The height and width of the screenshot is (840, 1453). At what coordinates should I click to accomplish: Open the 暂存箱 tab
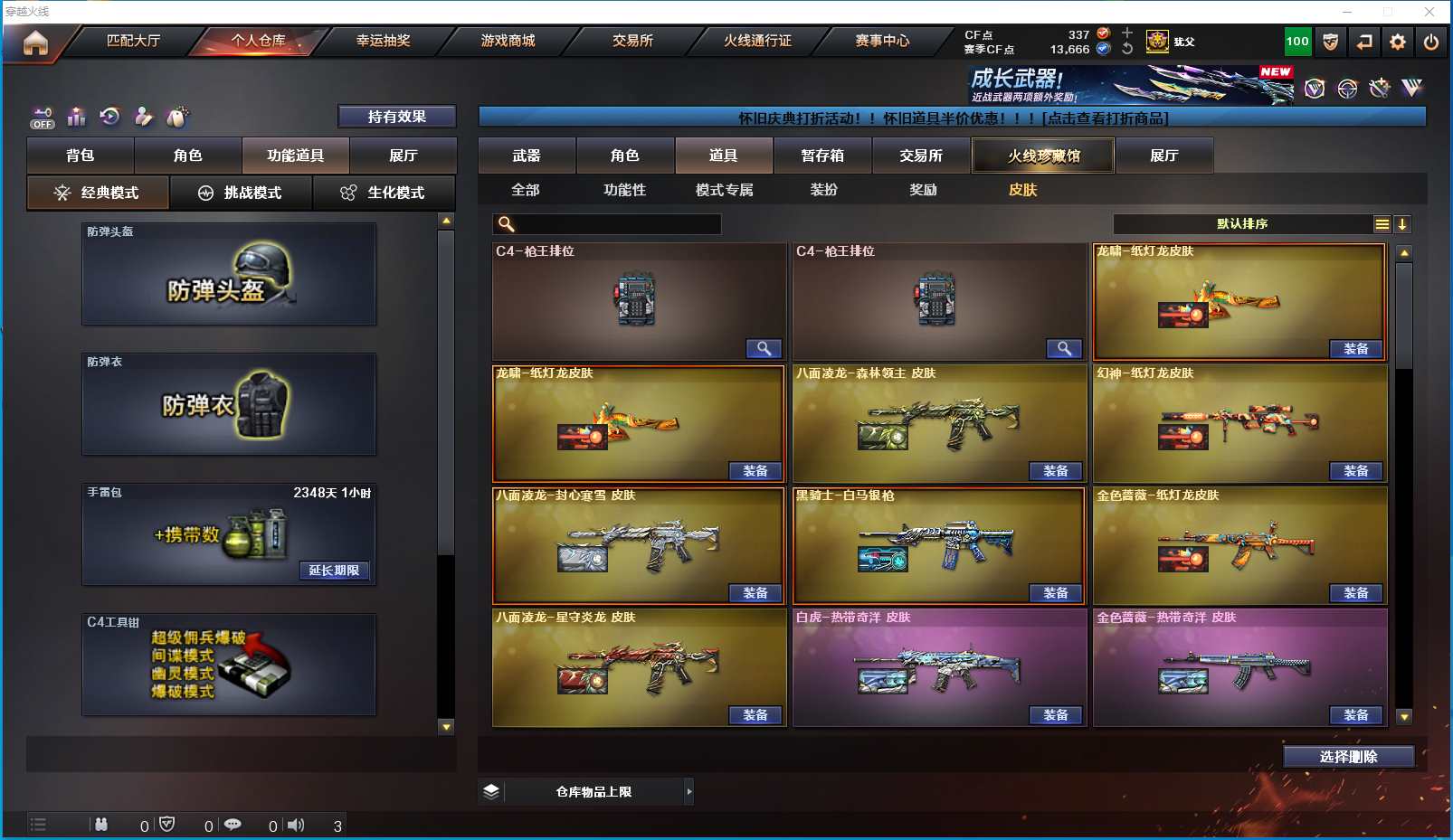822,156
